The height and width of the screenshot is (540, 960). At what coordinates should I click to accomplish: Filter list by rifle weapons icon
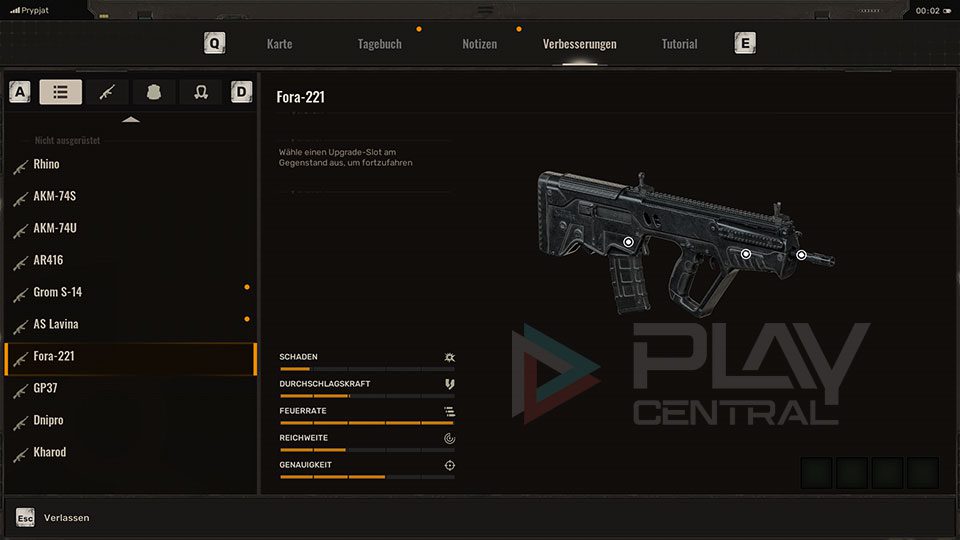pos(107,92)
